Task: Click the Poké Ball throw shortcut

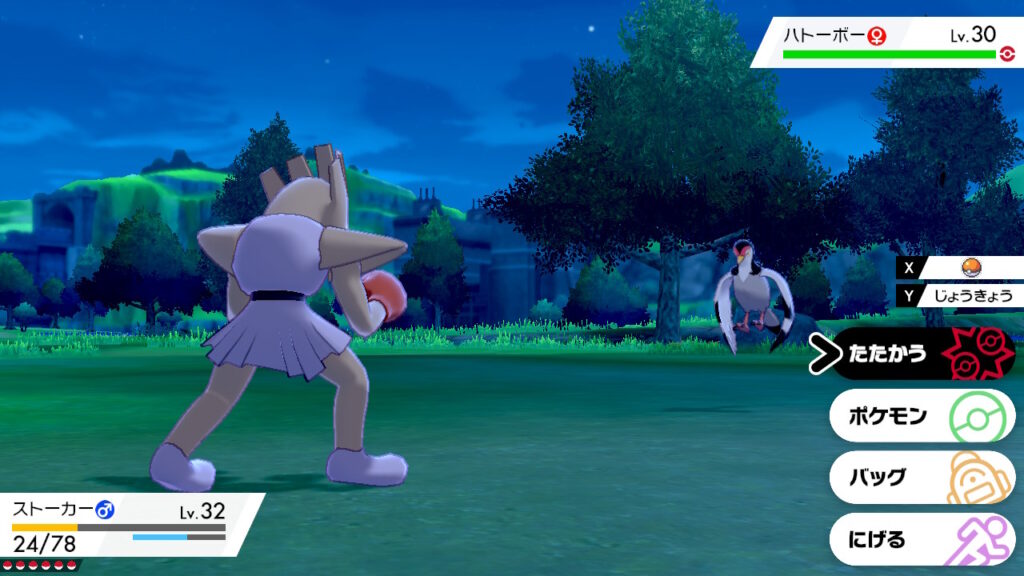Action: [x=969, y=268]
